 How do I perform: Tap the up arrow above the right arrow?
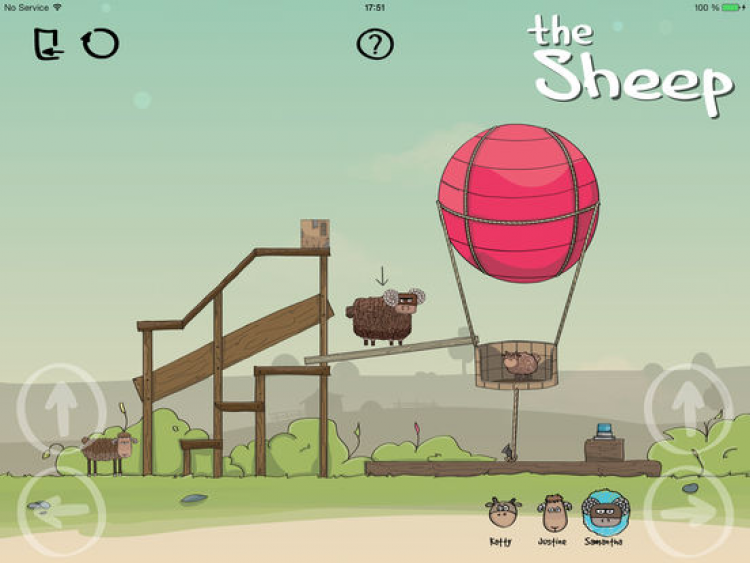(688, 407)
